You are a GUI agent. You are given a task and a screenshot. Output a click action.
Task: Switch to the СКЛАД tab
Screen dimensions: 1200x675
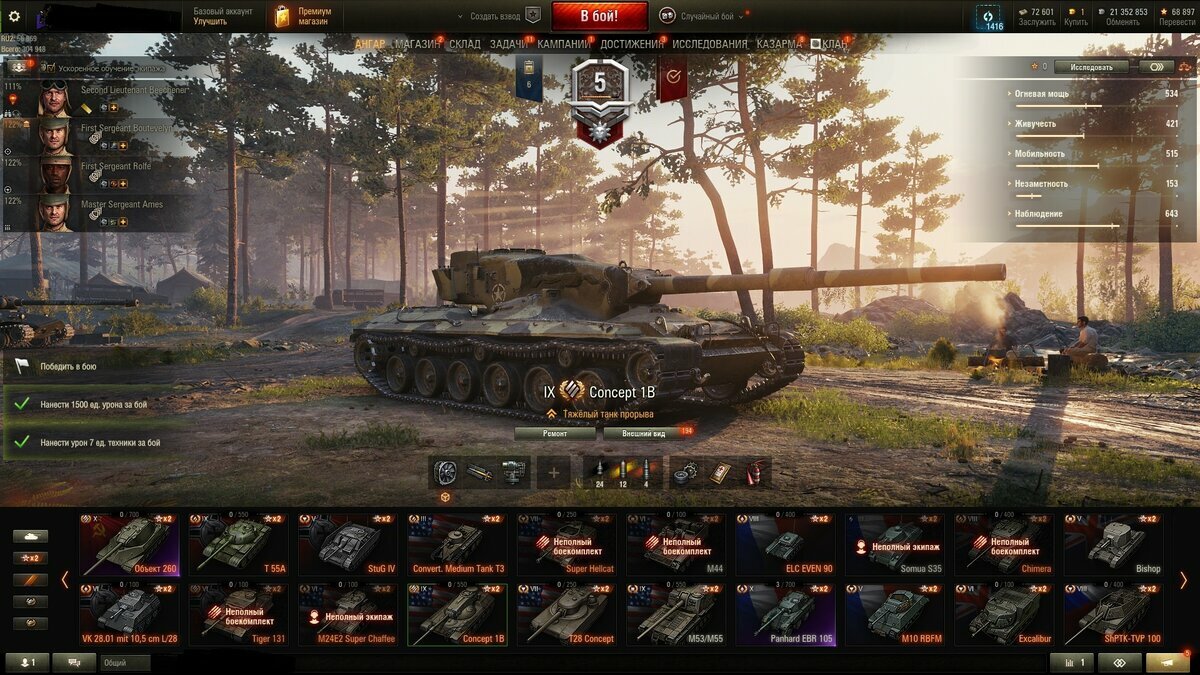click(465, 44)
